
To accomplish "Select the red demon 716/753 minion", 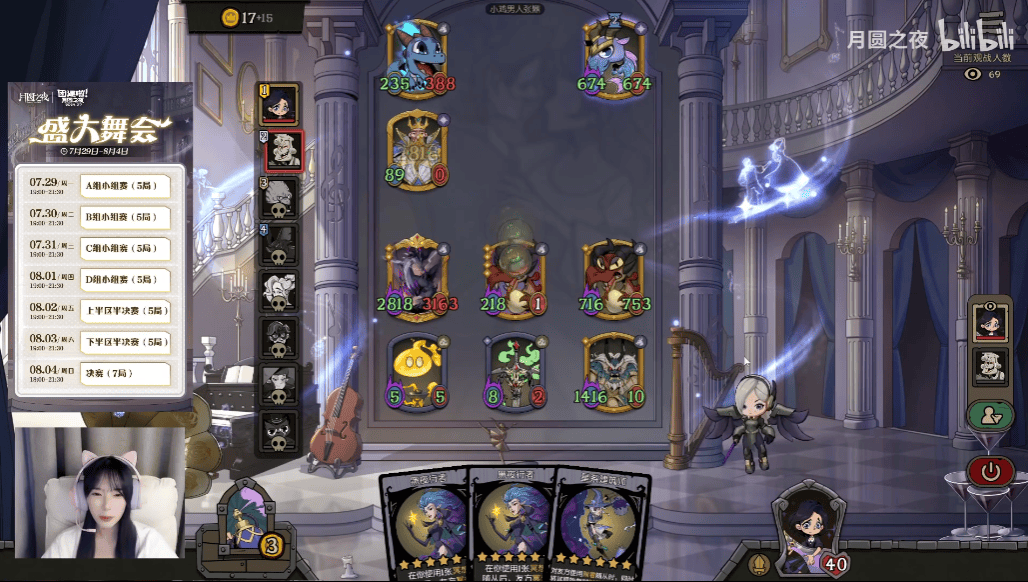I will (x=613, y=275).
